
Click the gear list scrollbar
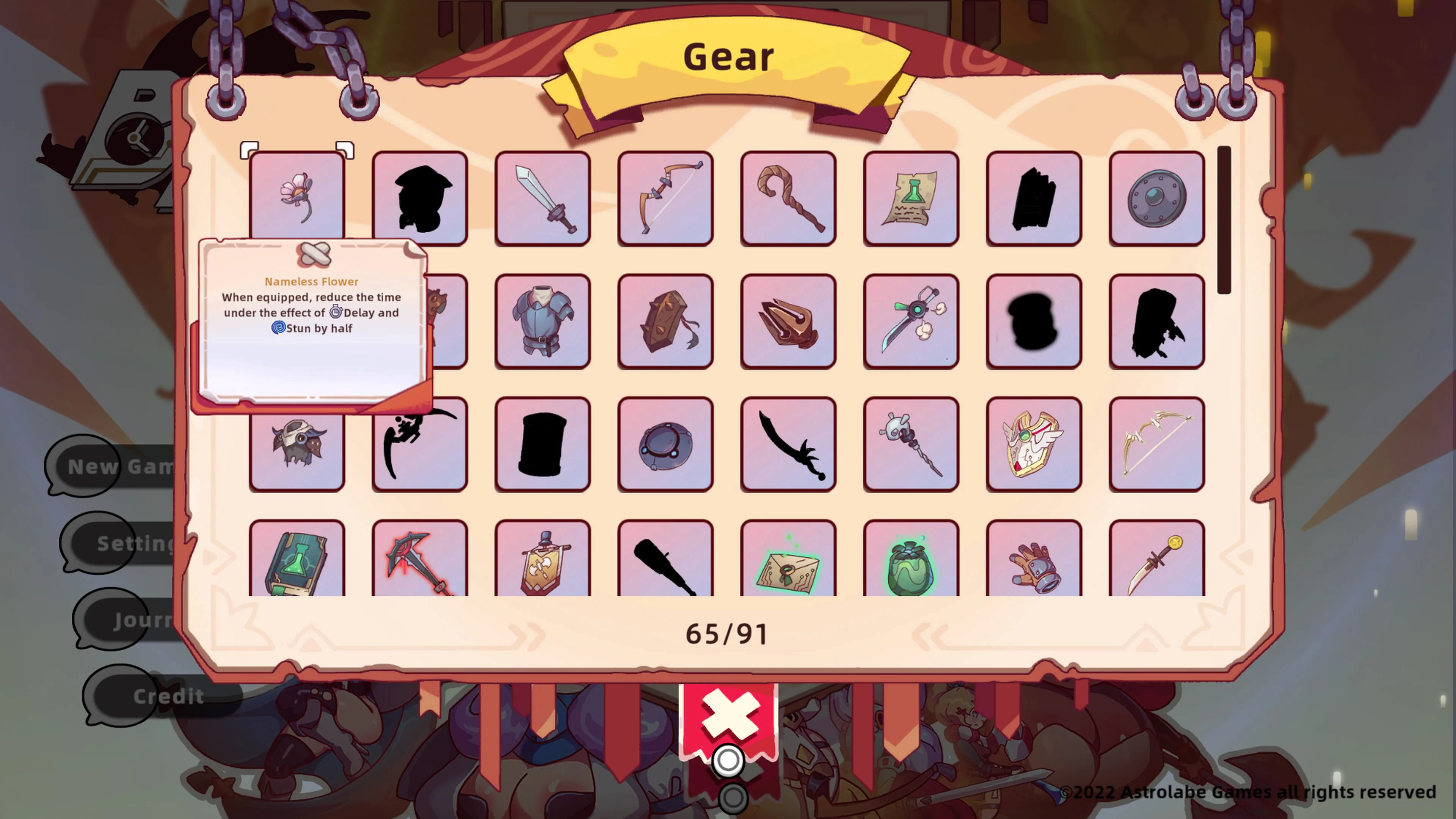pos(1224,220)
